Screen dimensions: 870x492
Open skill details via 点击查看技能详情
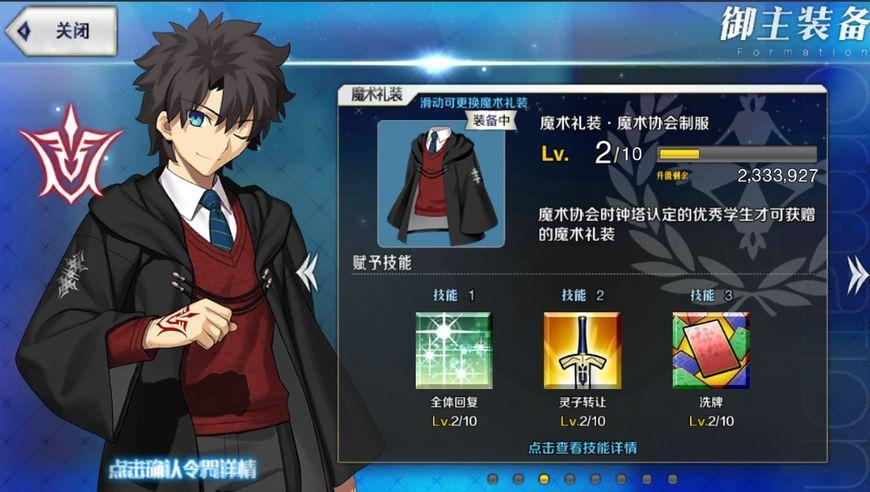[x=583, y=447]
